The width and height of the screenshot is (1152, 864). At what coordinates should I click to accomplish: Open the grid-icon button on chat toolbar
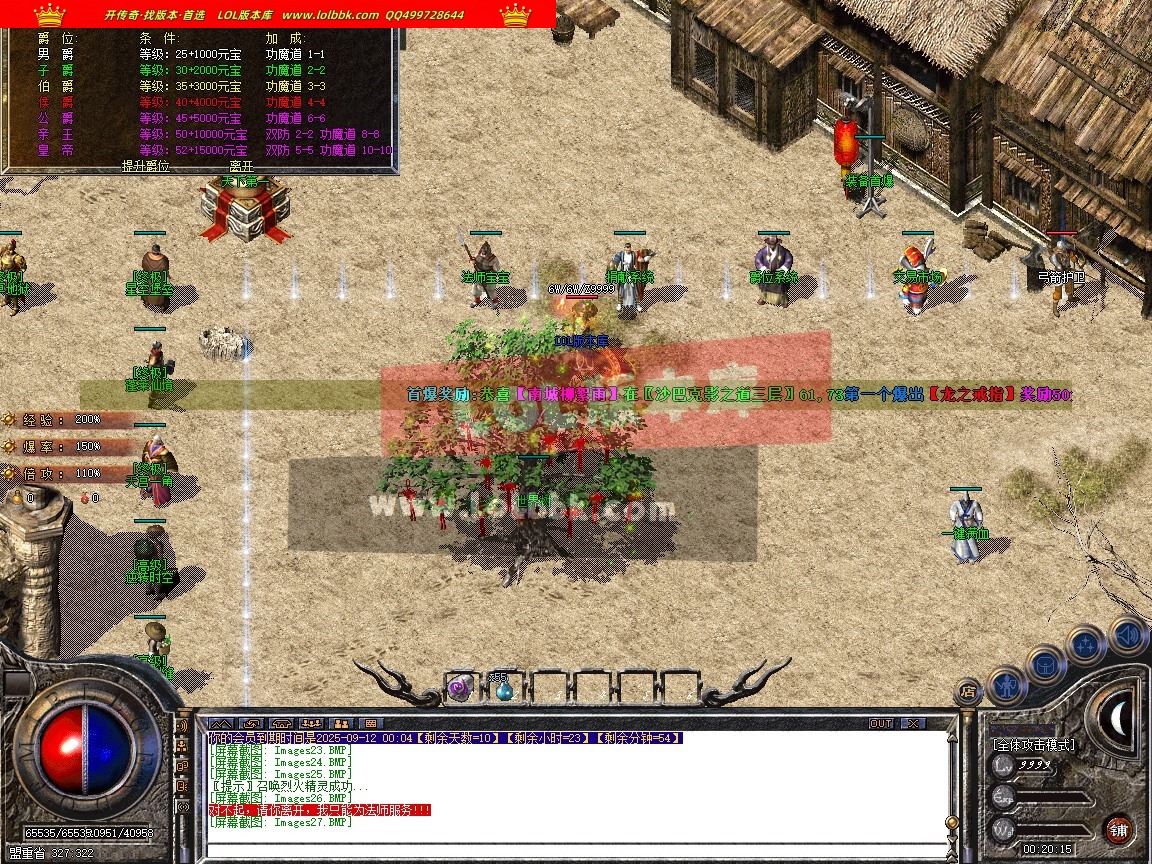[370, 723]
